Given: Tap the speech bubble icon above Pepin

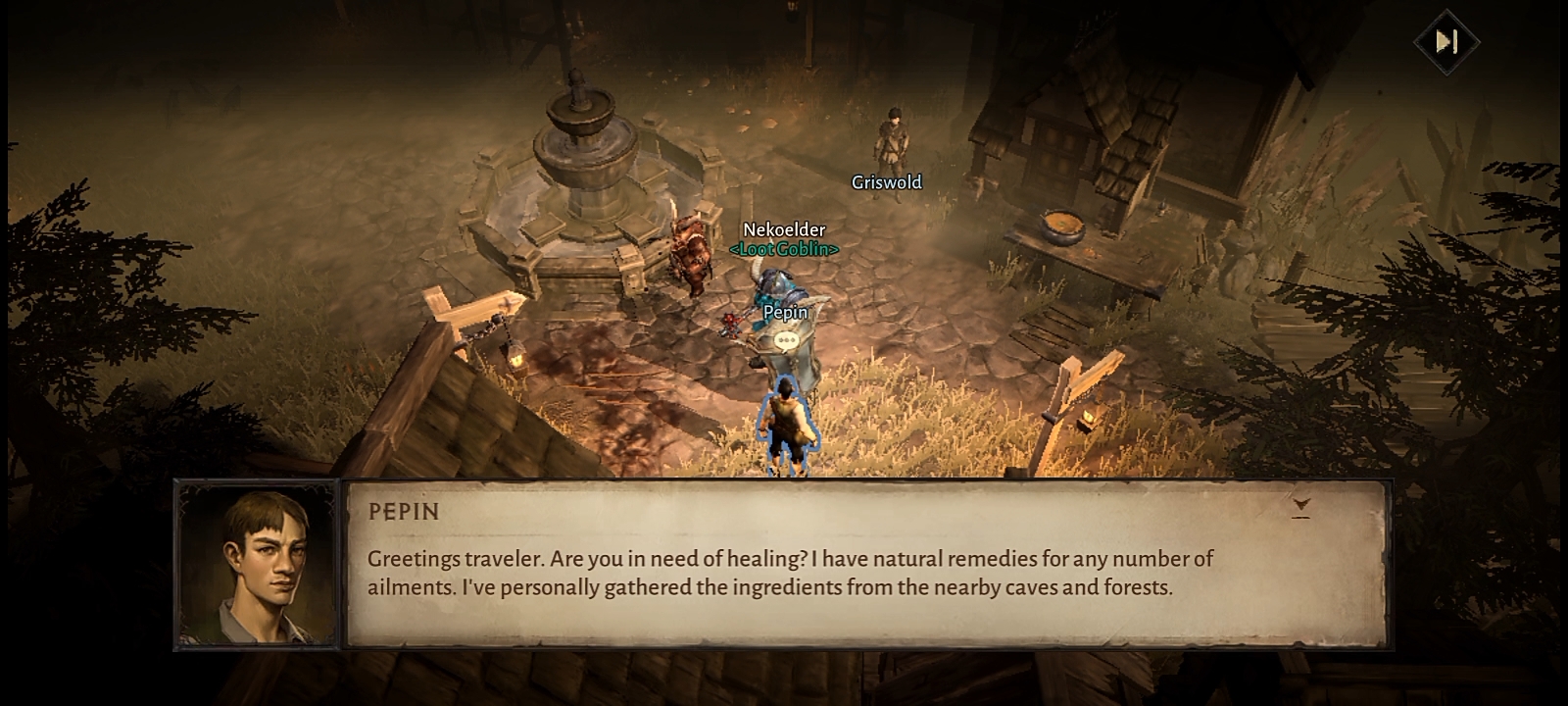Looking at the screenshot, I should [786, 341].
